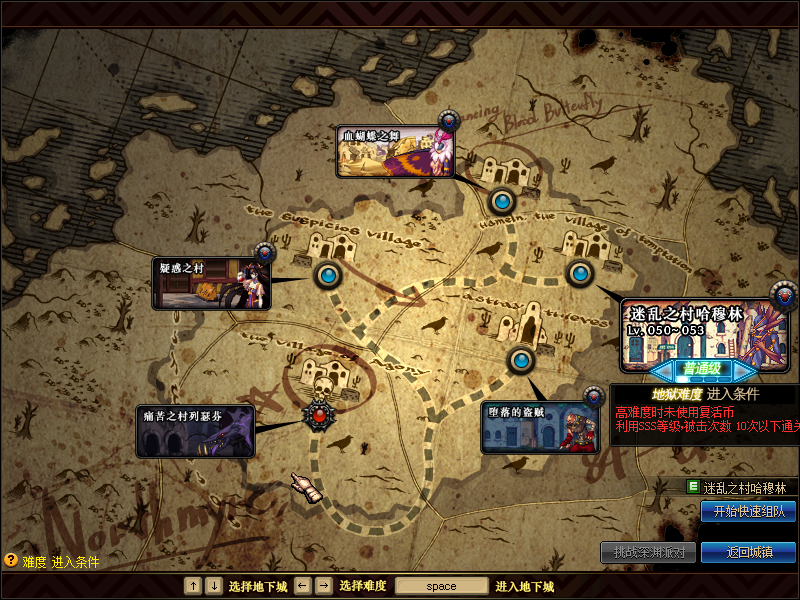Click the blue map node for 迷乱之村哈穆林
800x600 pixels.
pyautogui.click(x=580, y=273)
